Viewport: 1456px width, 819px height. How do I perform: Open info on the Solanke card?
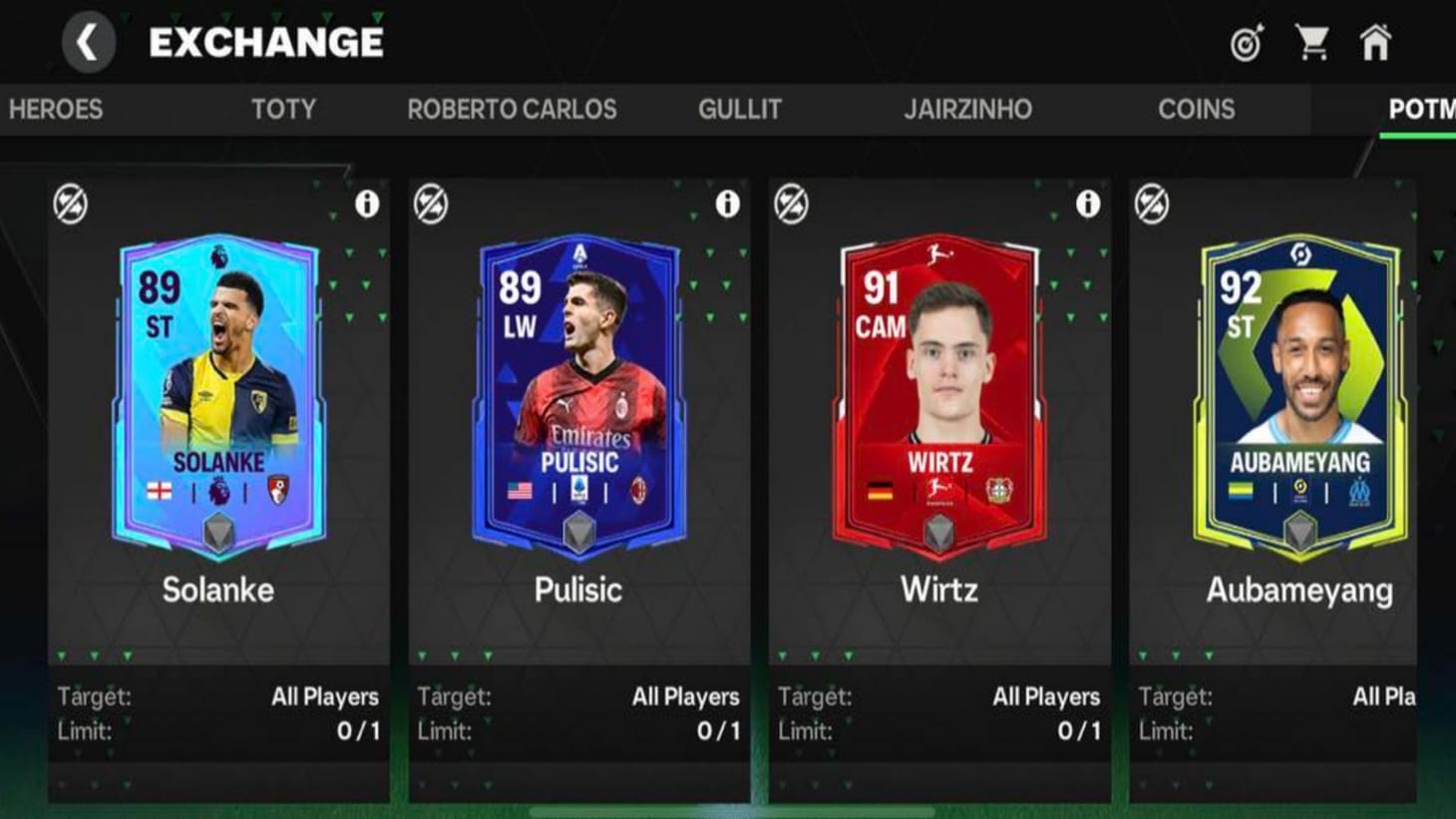(x=366, y=203)
